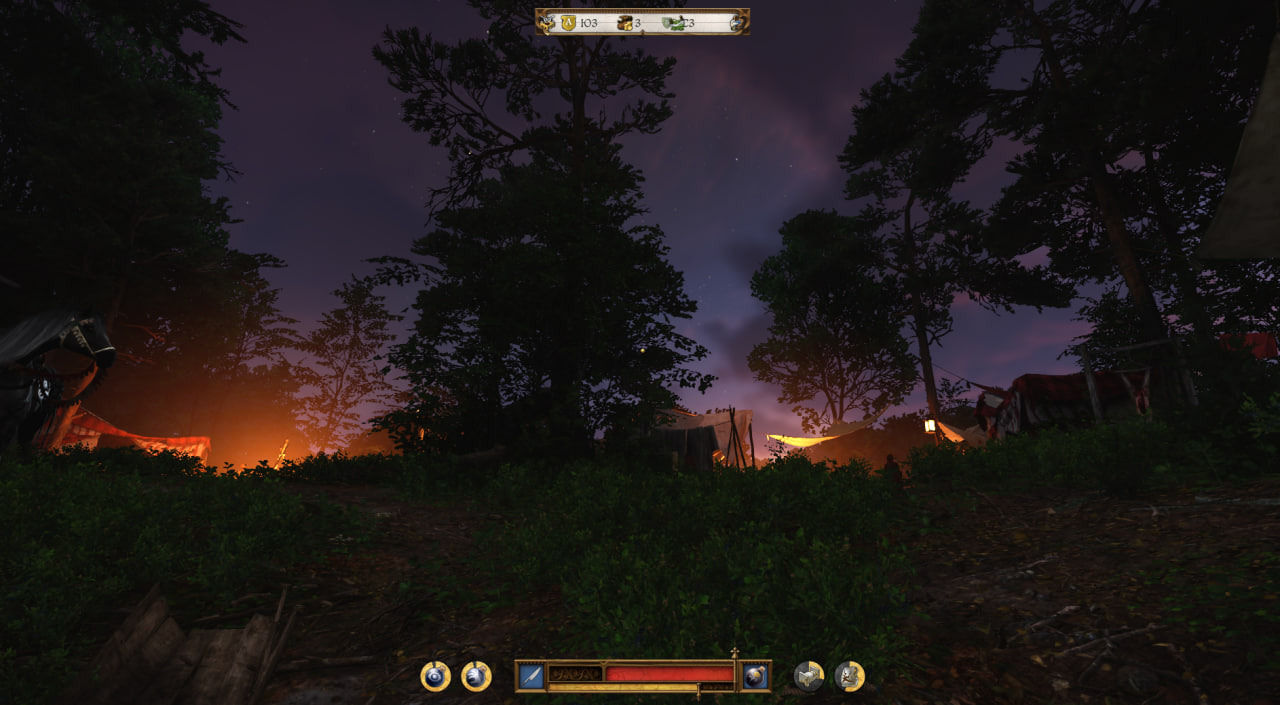Viewport: 1280px width, 705px height.
Task: Activate the eye potion buff icon
Action: click(x=435, y=677)
